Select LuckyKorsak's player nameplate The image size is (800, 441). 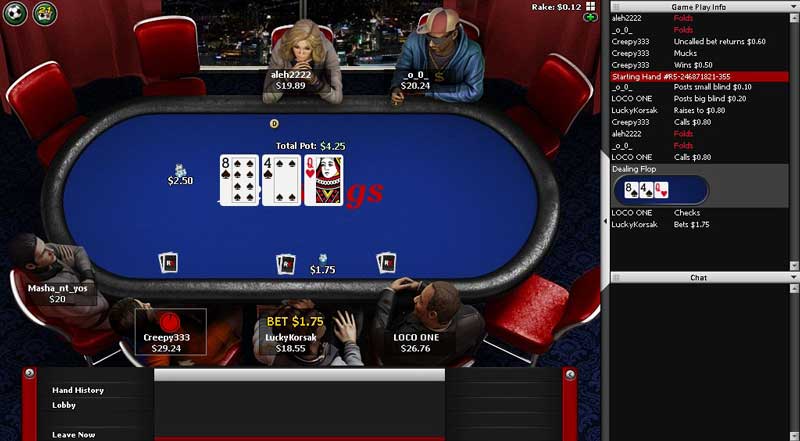[x=291, y=342]
